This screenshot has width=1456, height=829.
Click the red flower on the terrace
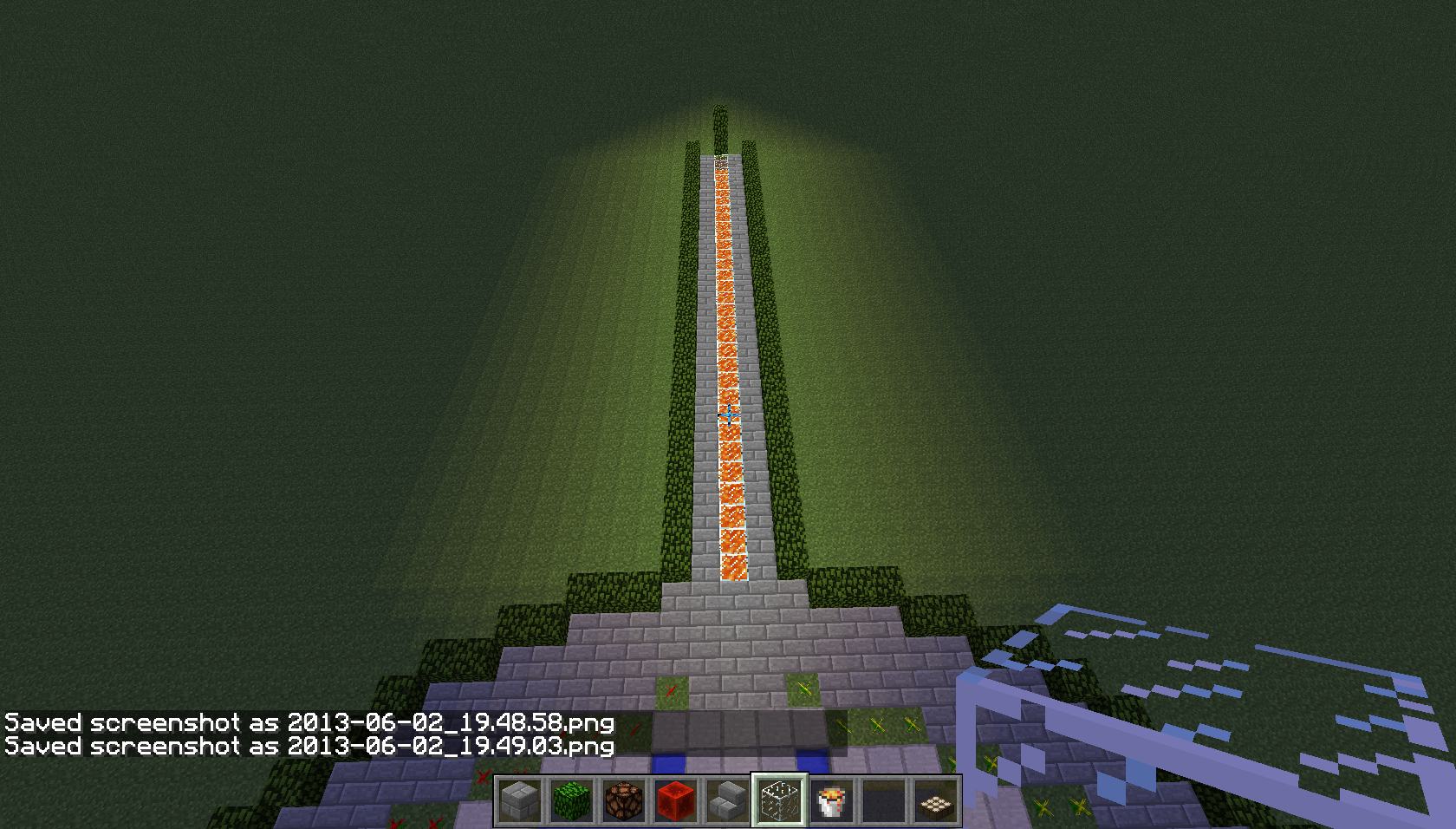pyautogui.click(x=672, y=692)
